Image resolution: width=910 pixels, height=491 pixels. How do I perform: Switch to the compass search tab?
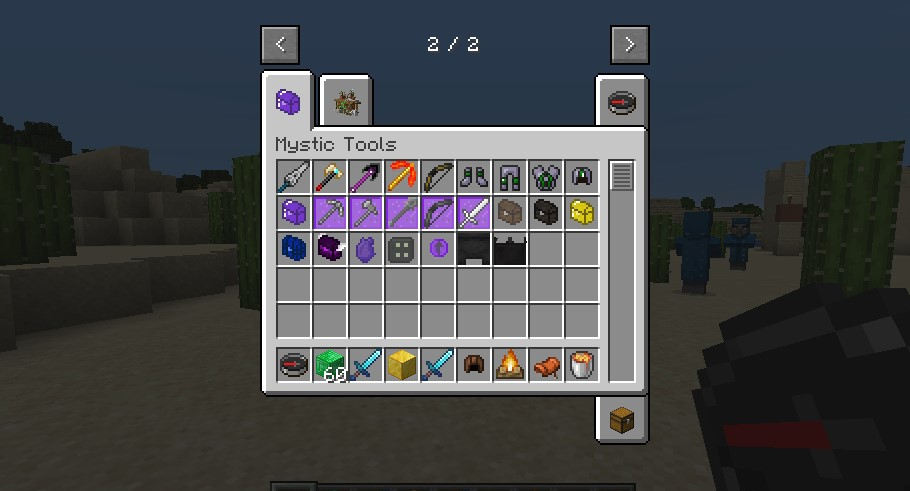(x=621, y=103)
